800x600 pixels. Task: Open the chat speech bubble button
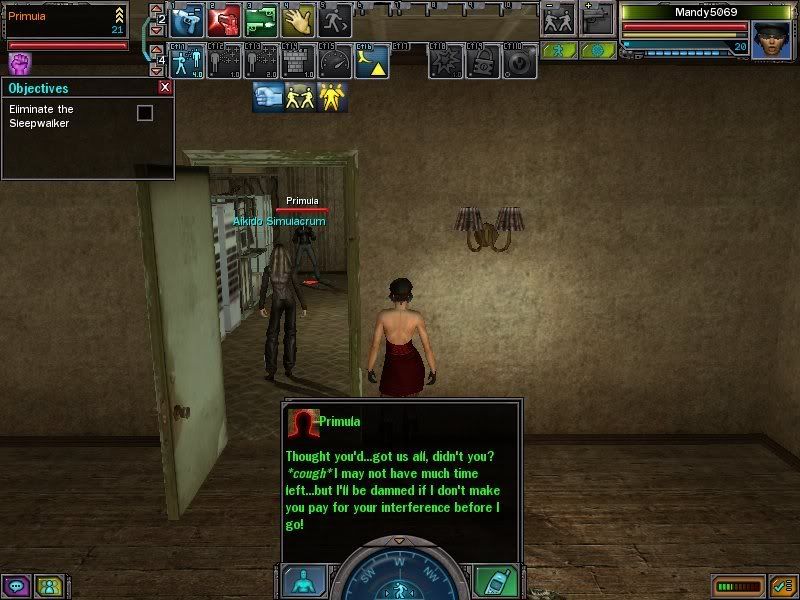click(17, 586)
